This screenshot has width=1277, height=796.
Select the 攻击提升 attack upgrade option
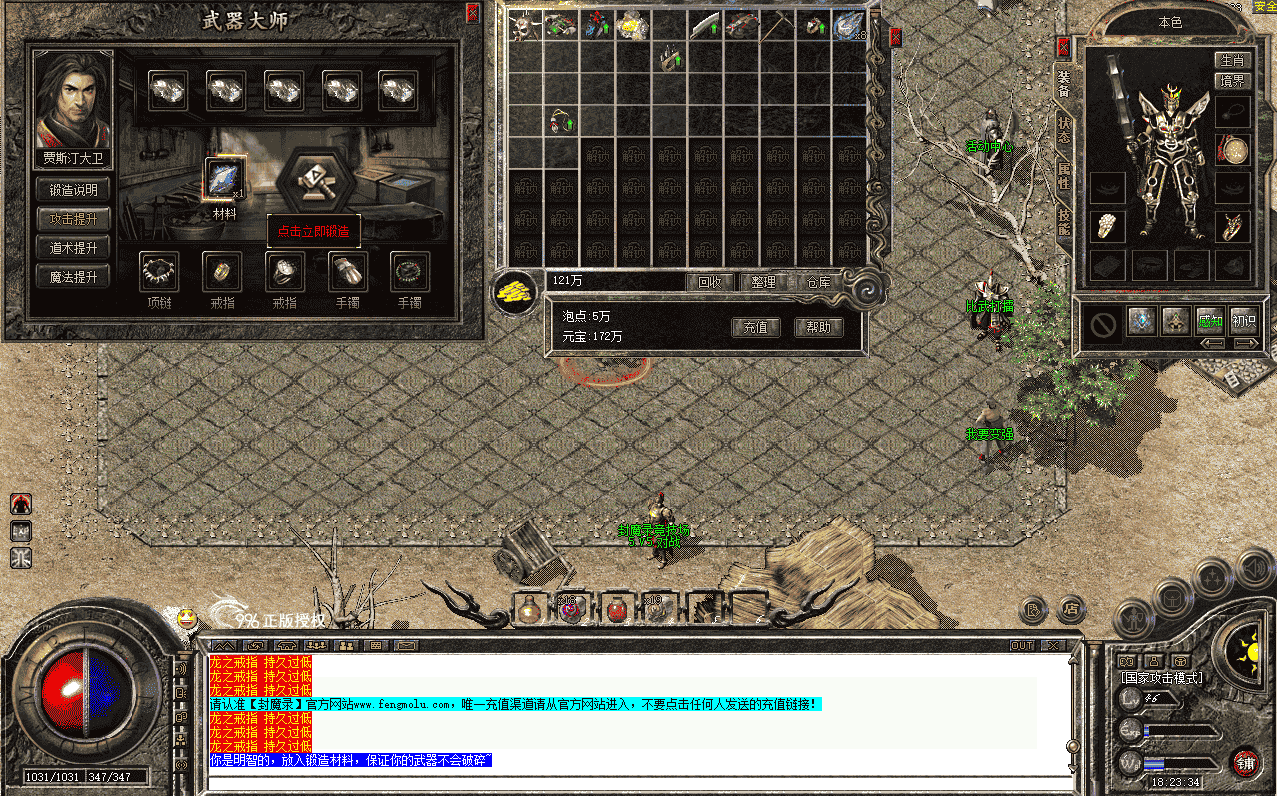74,219
